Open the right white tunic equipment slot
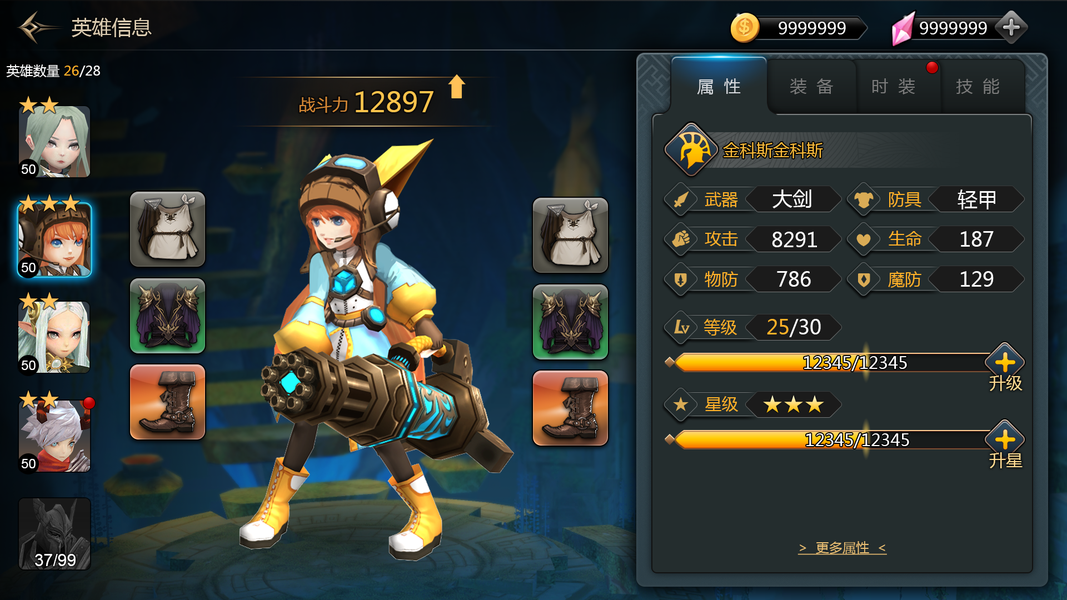The image size is (1067, 600). click(570, 235)
